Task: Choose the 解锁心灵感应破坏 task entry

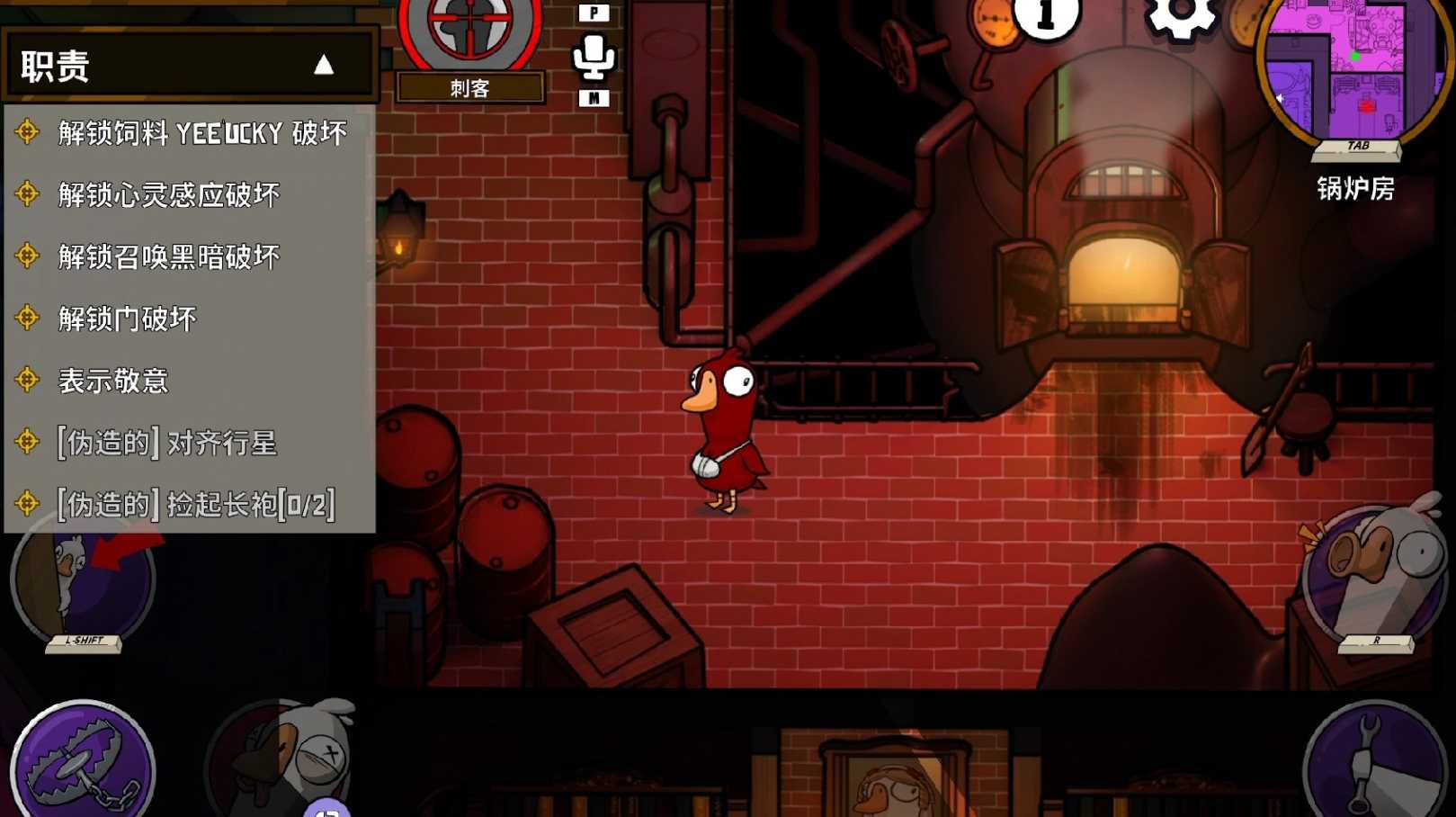Action: 169,194
